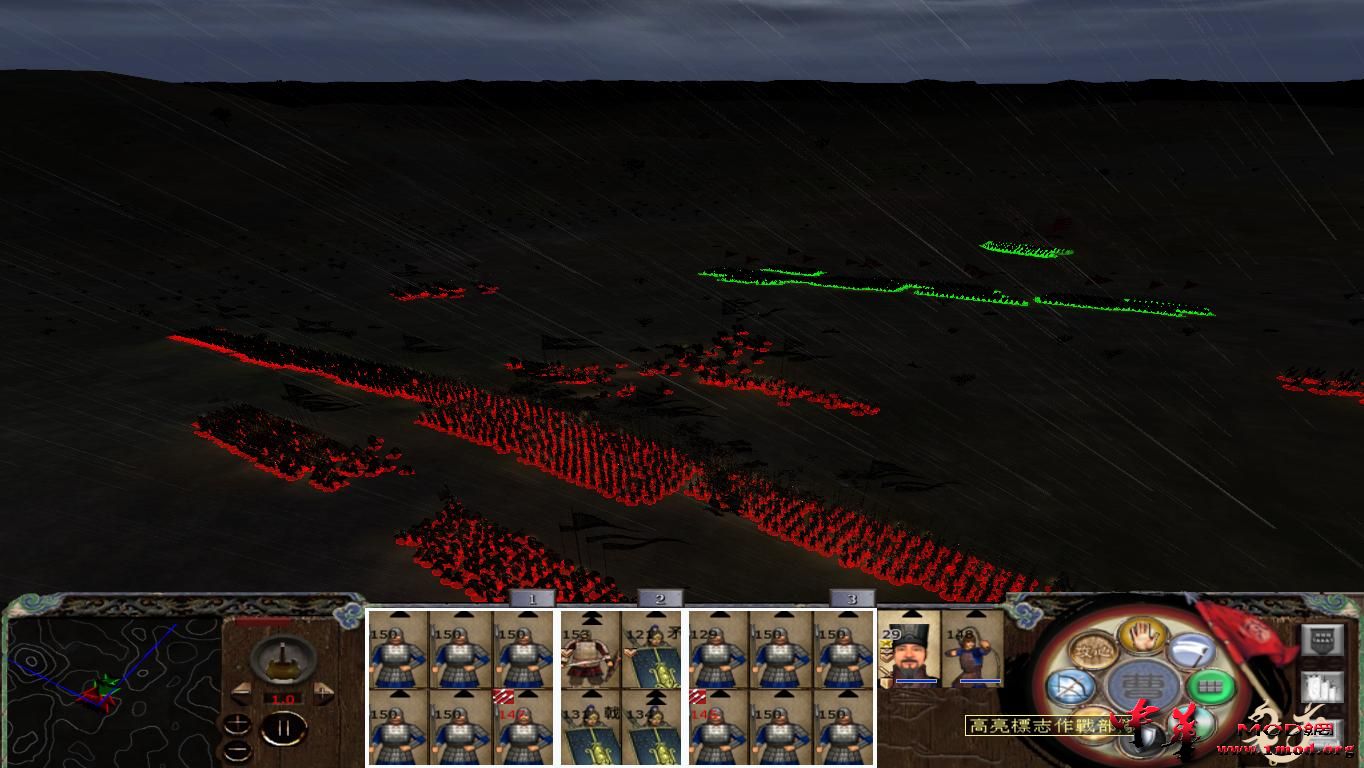
Task: Click the fire-at-will bow icon on the command wheel
Action: click(1071, 686)
